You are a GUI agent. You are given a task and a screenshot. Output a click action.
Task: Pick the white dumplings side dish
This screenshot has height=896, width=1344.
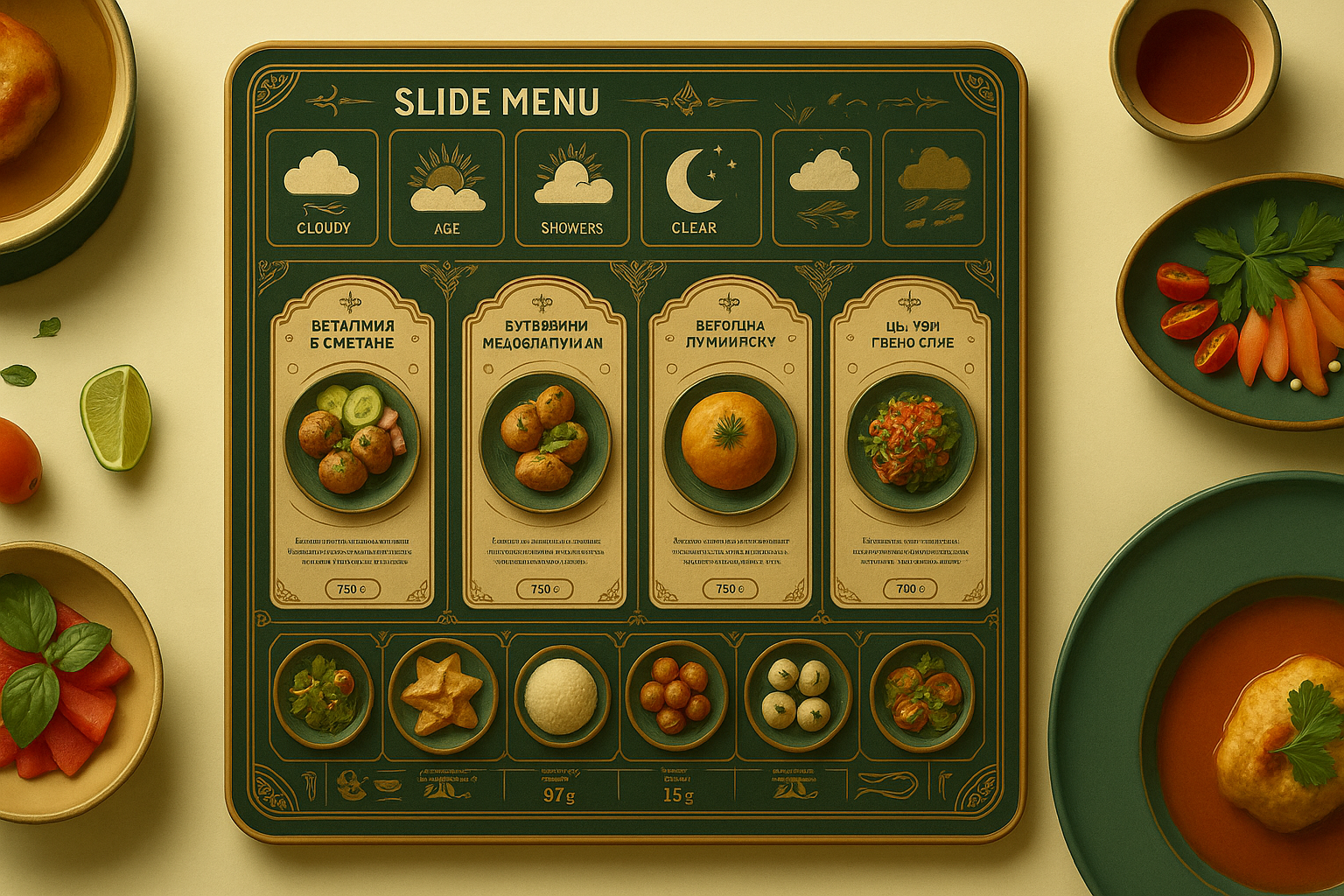(x=797, y=696)
